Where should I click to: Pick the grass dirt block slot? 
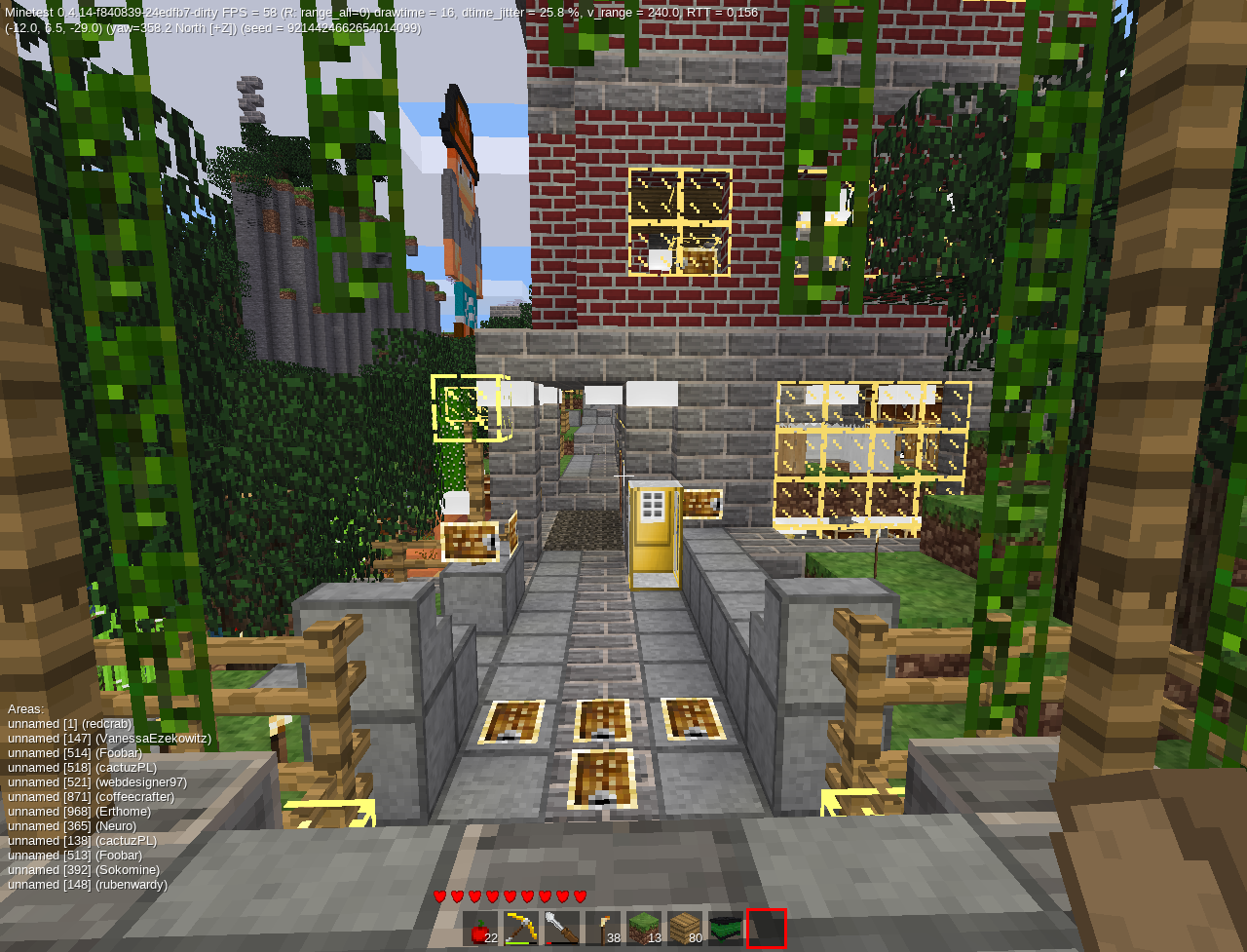pos(644,929)
